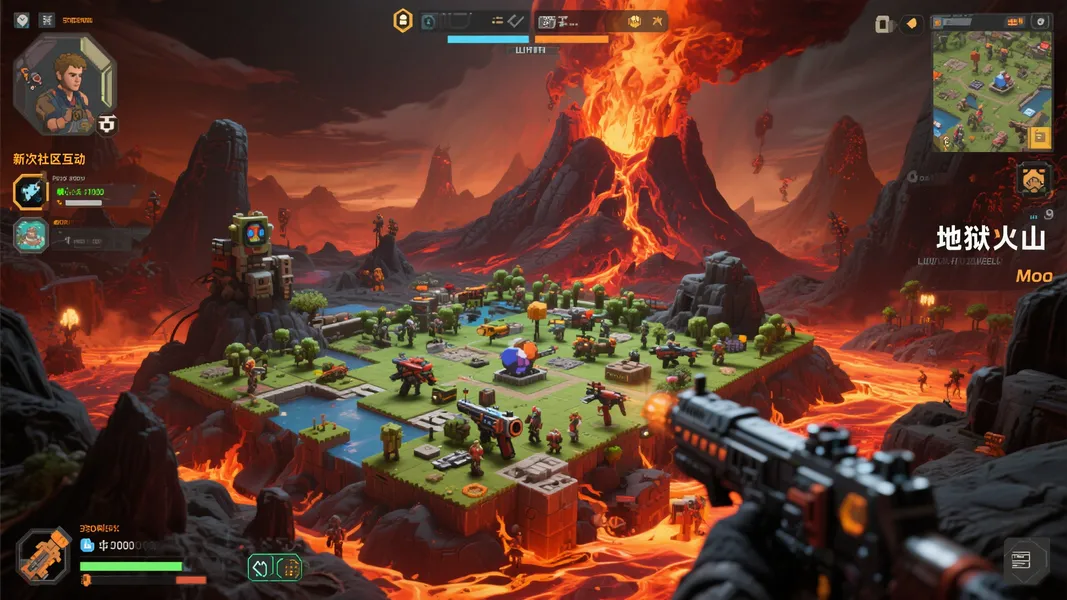Select the blue weapon quest icon with orange border
The image size is (1067, 600).
click(30, 192)
